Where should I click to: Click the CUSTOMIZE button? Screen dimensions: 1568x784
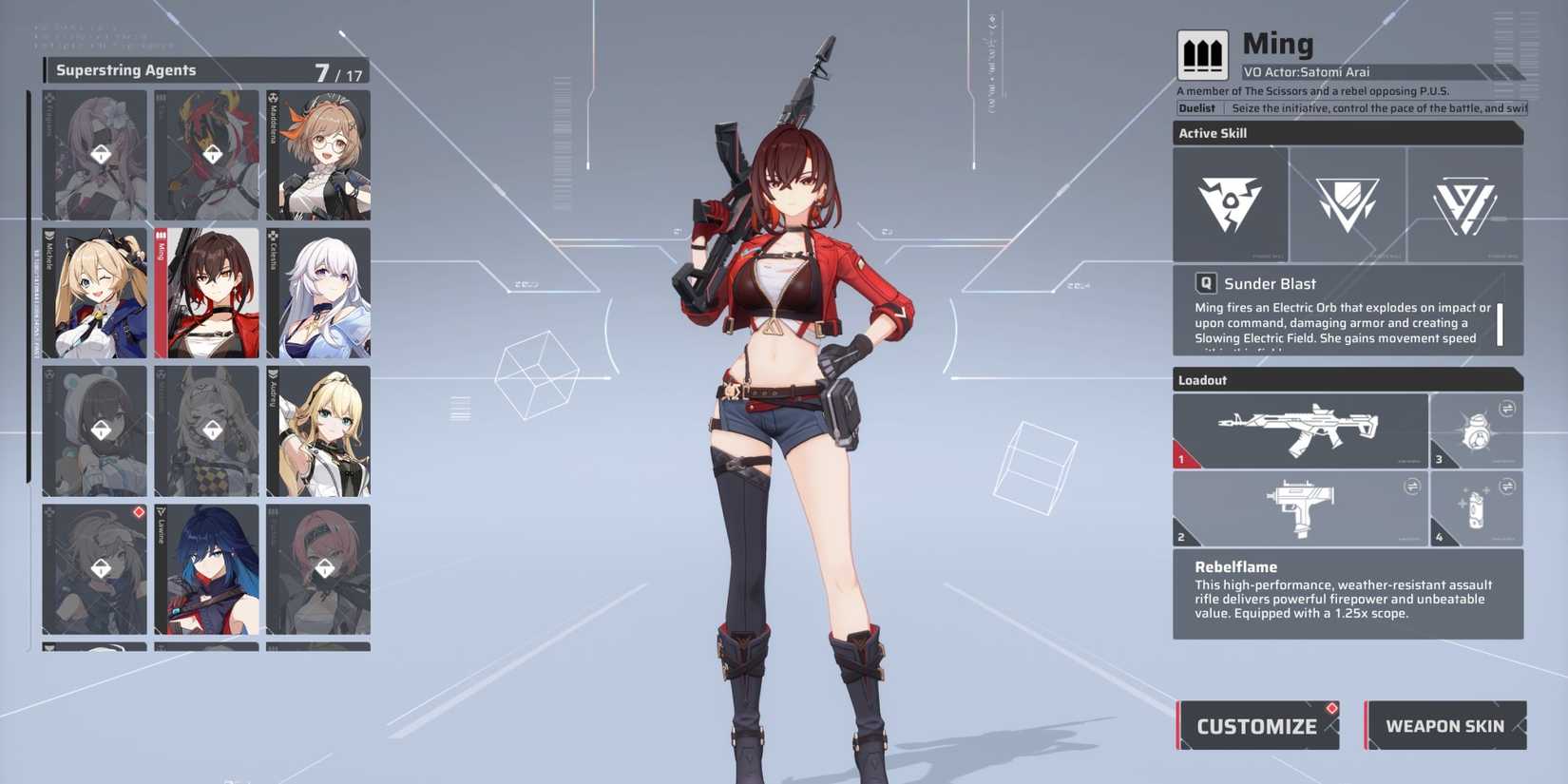click(1256, 725)
